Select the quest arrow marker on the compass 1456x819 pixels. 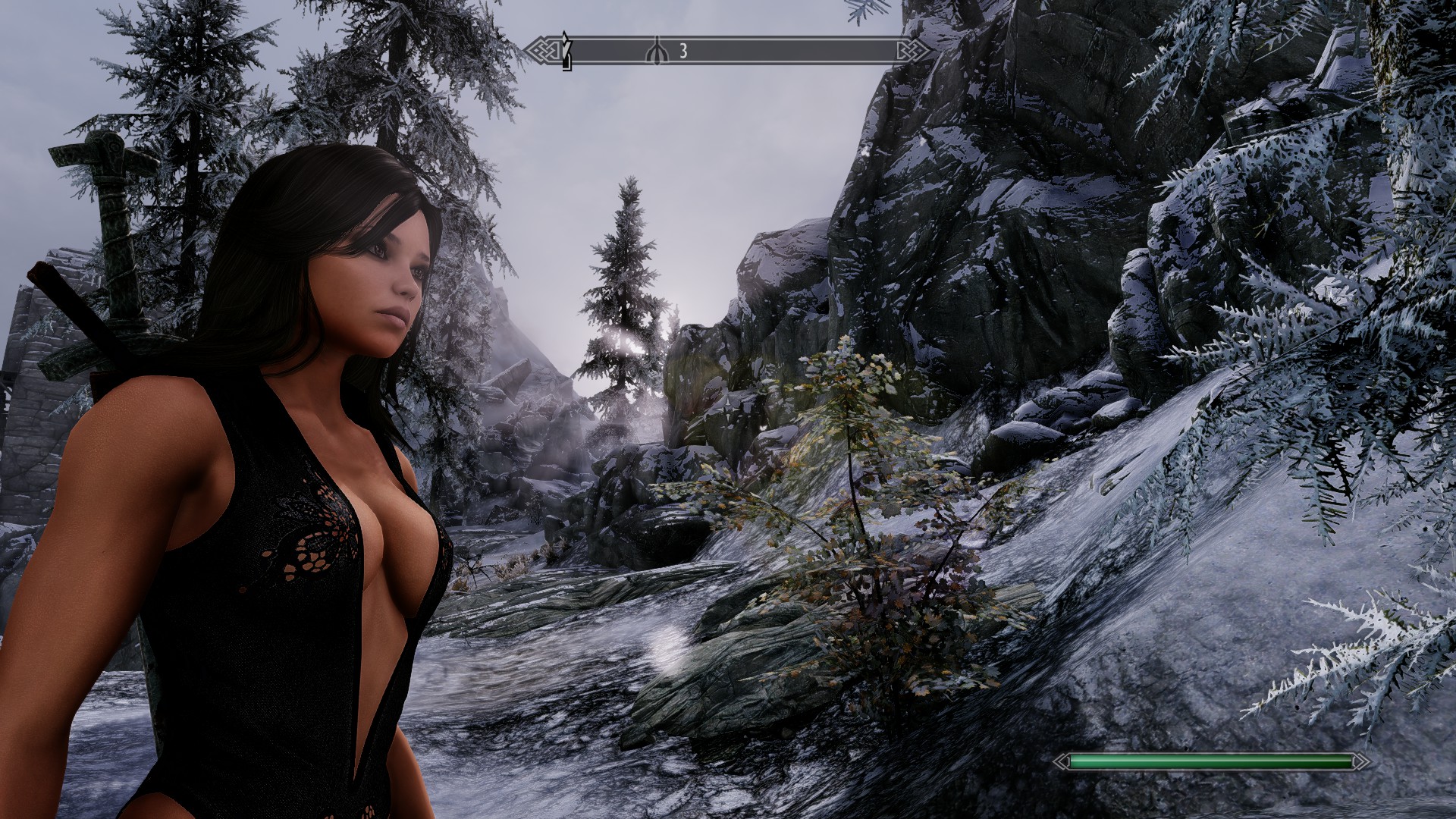[565, 50]
